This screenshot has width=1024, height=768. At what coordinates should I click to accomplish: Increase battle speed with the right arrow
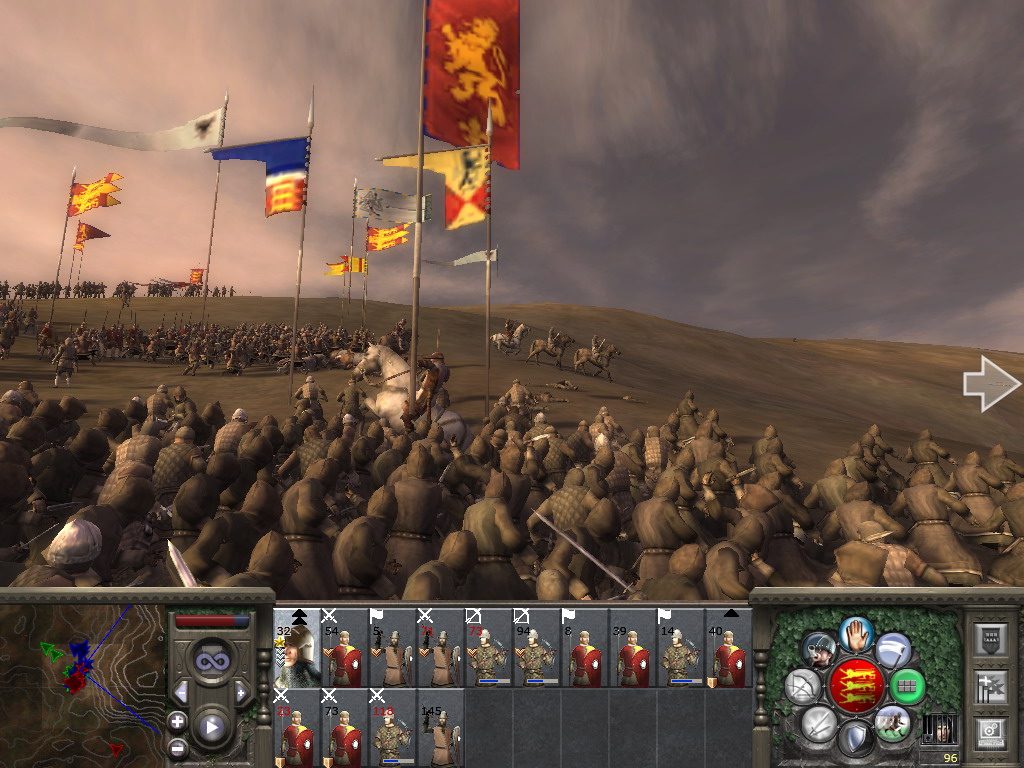pos(241,692)
